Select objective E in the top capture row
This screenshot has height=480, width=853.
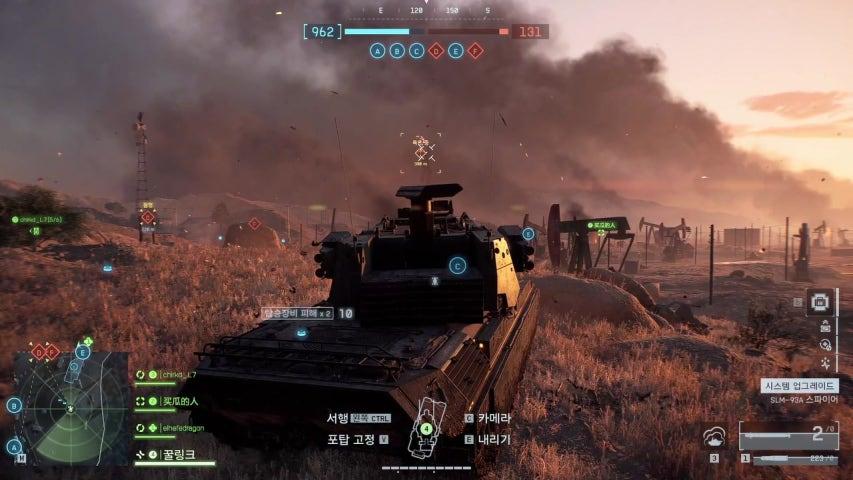(455, 50)
